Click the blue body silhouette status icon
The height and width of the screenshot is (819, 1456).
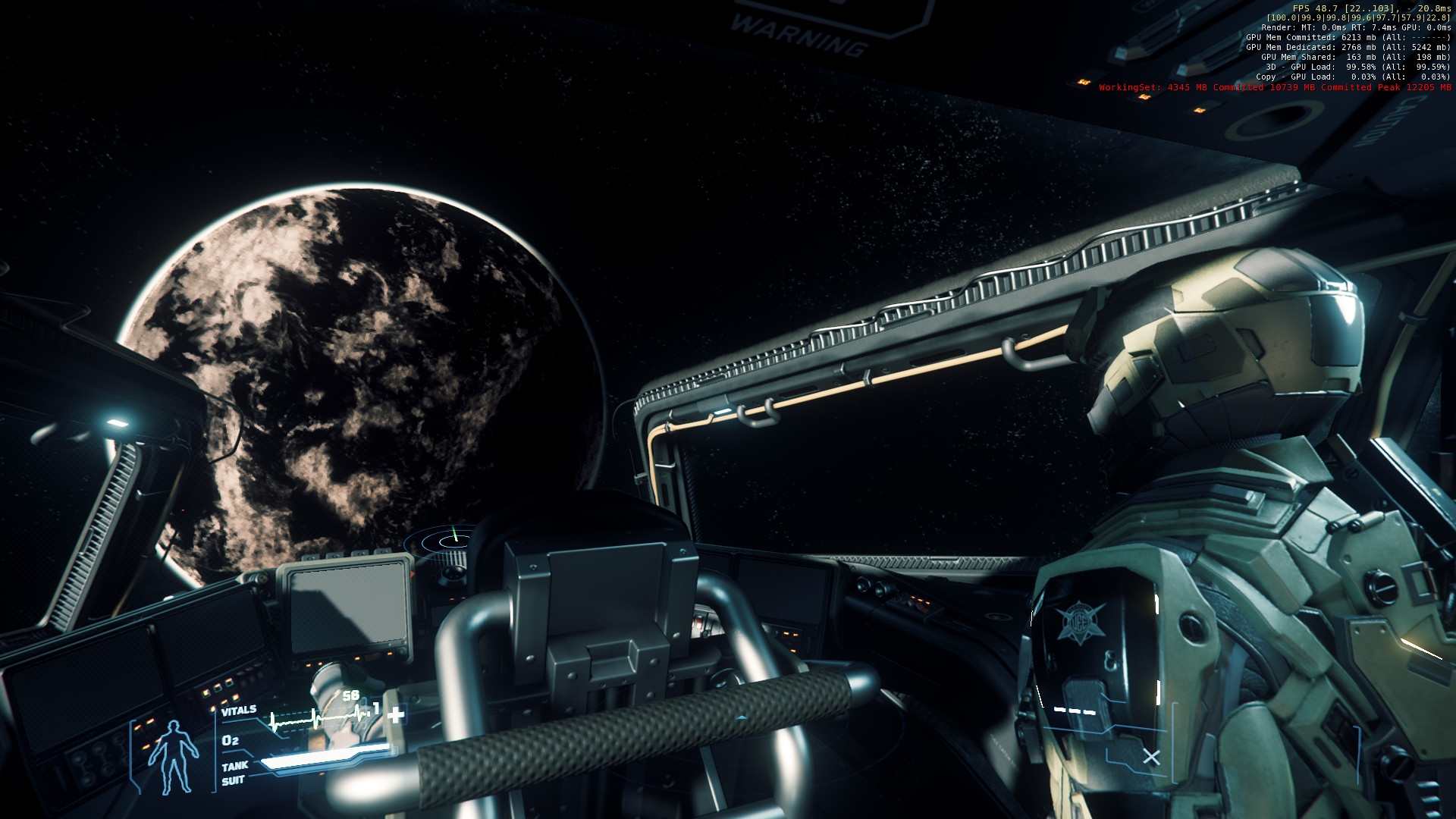174,757
